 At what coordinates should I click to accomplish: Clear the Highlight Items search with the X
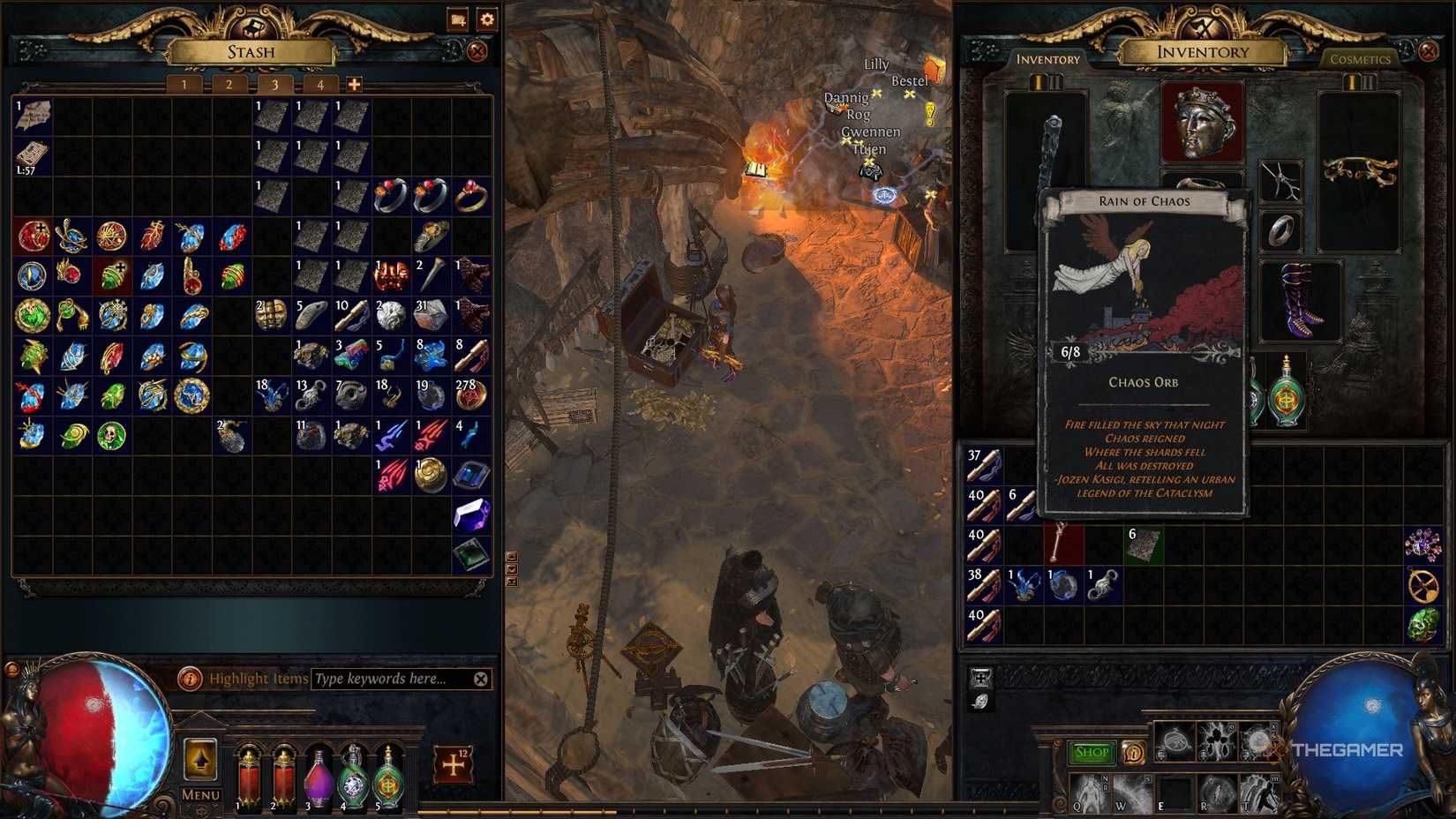(481, 680)
